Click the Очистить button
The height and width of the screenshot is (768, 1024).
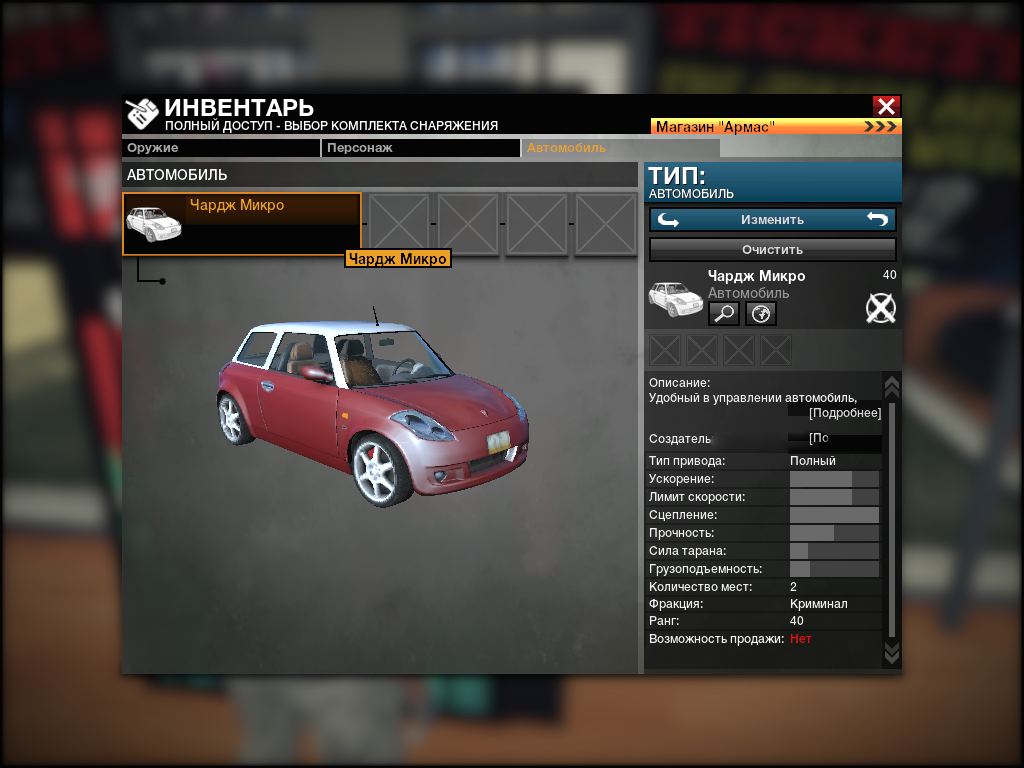click(x=772, y=249)
